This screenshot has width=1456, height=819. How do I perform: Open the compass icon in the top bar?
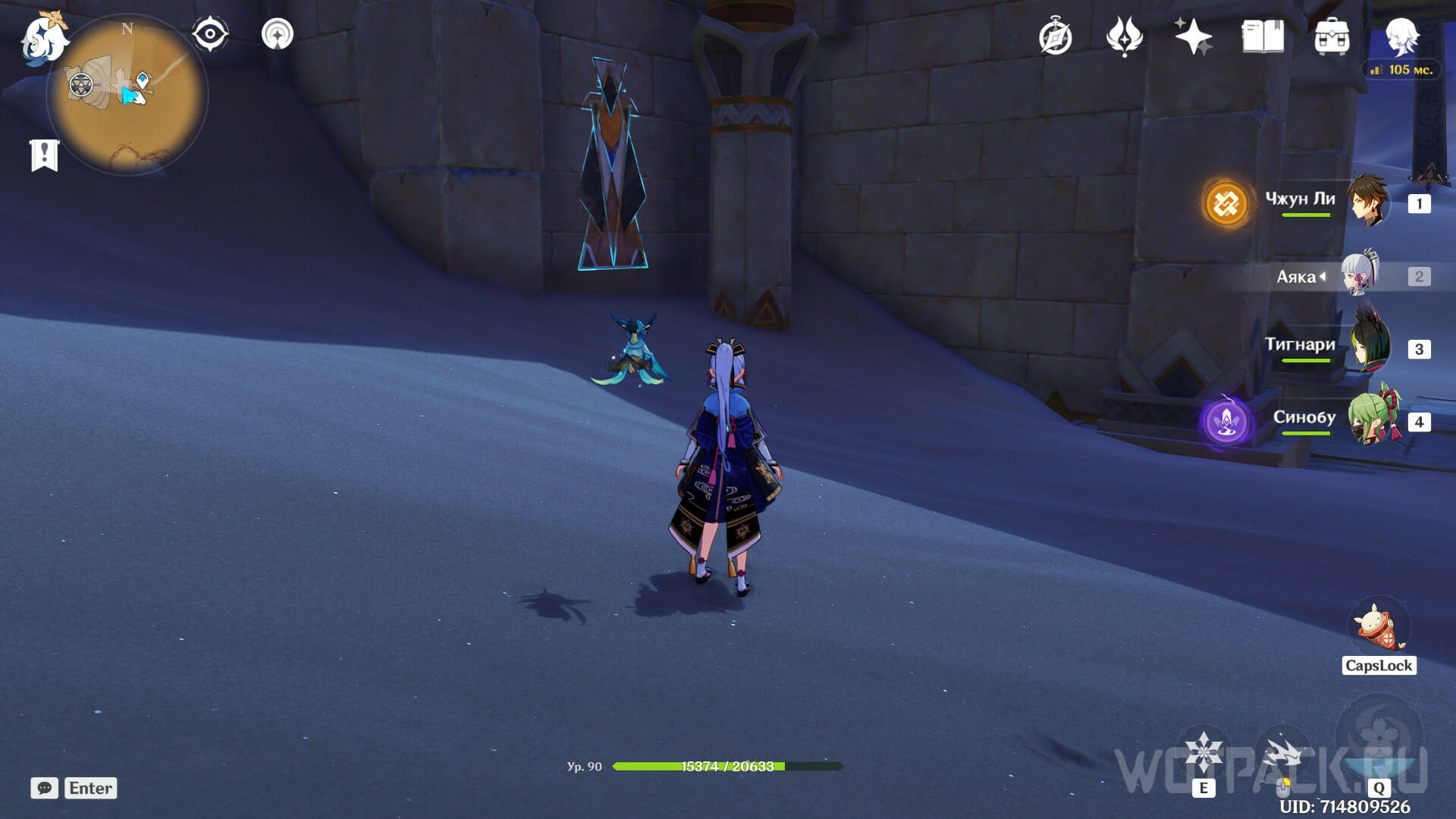coord(1055,36)
